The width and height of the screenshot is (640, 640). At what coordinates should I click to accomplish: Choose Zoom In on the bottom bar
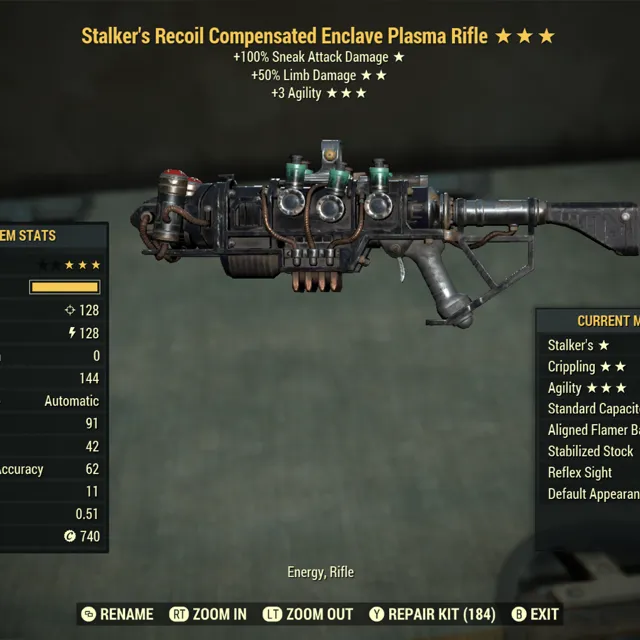click(208, 614)
